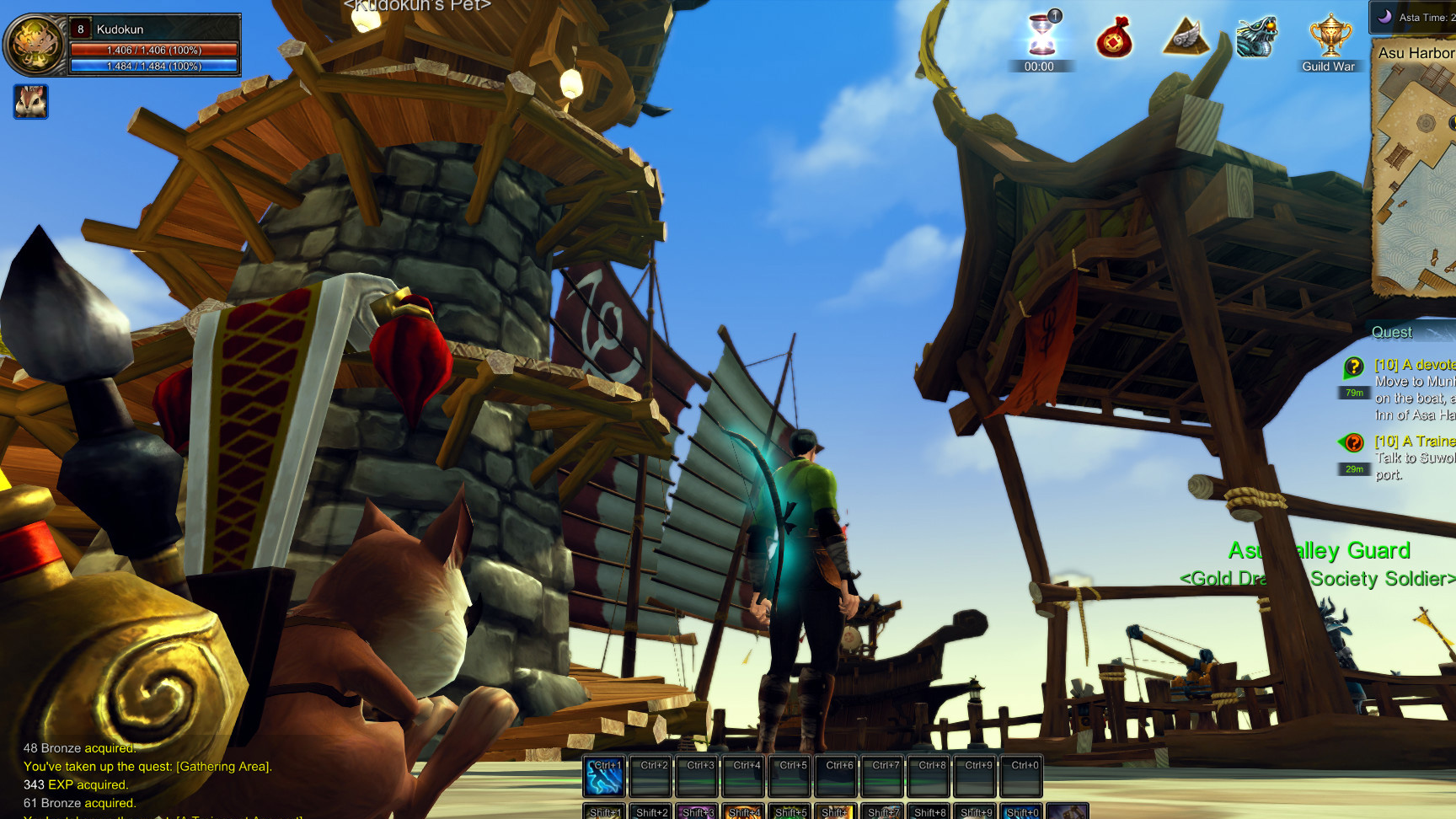Click the Quest tracker header
The image size is (1456, 819).
coord(1394,332)
